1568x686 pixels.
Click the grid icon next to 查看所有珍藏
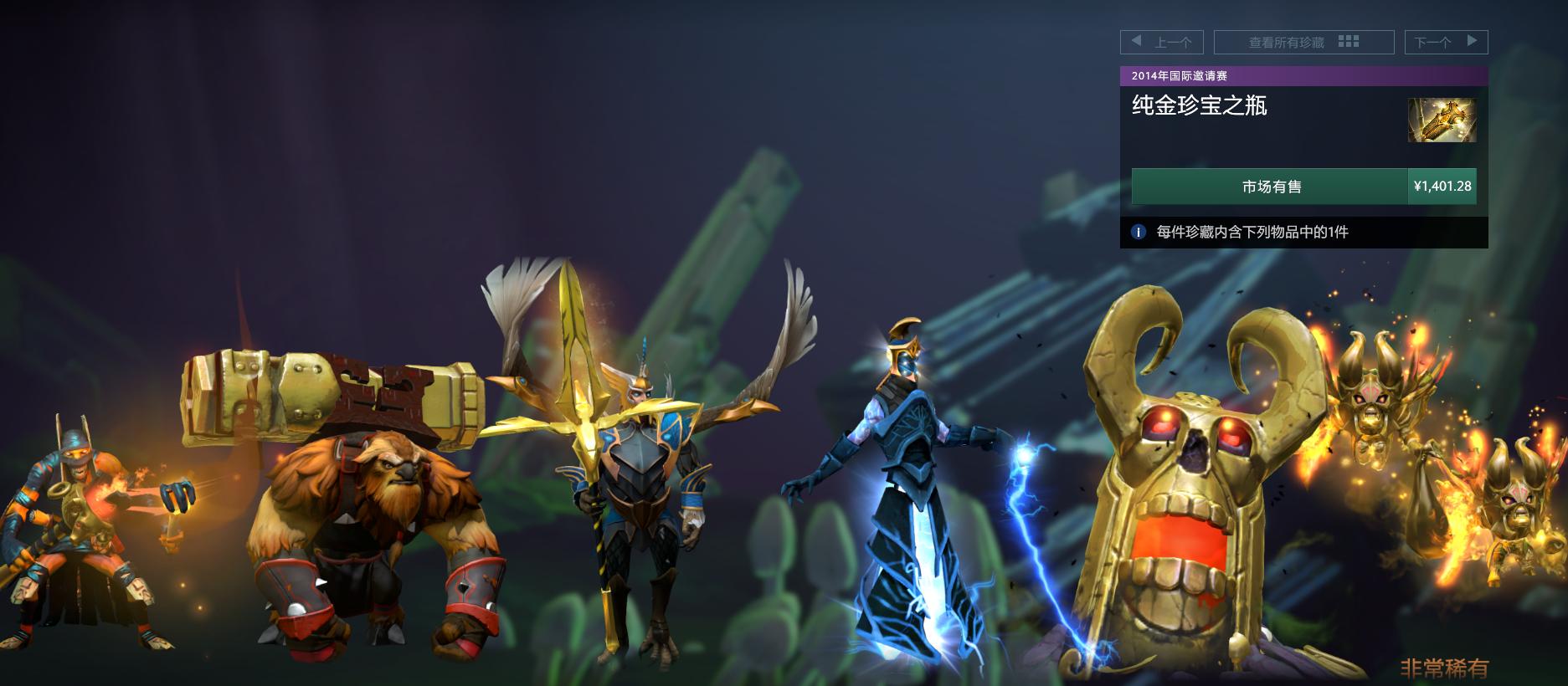1348,41
